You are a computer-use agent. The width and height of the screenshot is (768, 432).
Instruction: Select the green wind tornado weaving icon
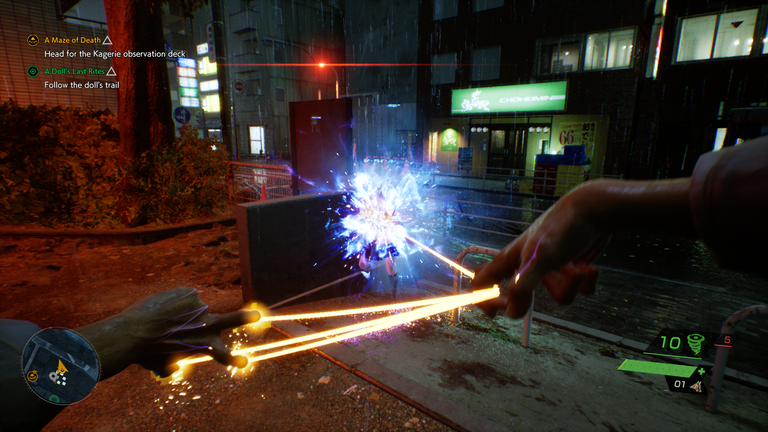[x=693, y=344]
